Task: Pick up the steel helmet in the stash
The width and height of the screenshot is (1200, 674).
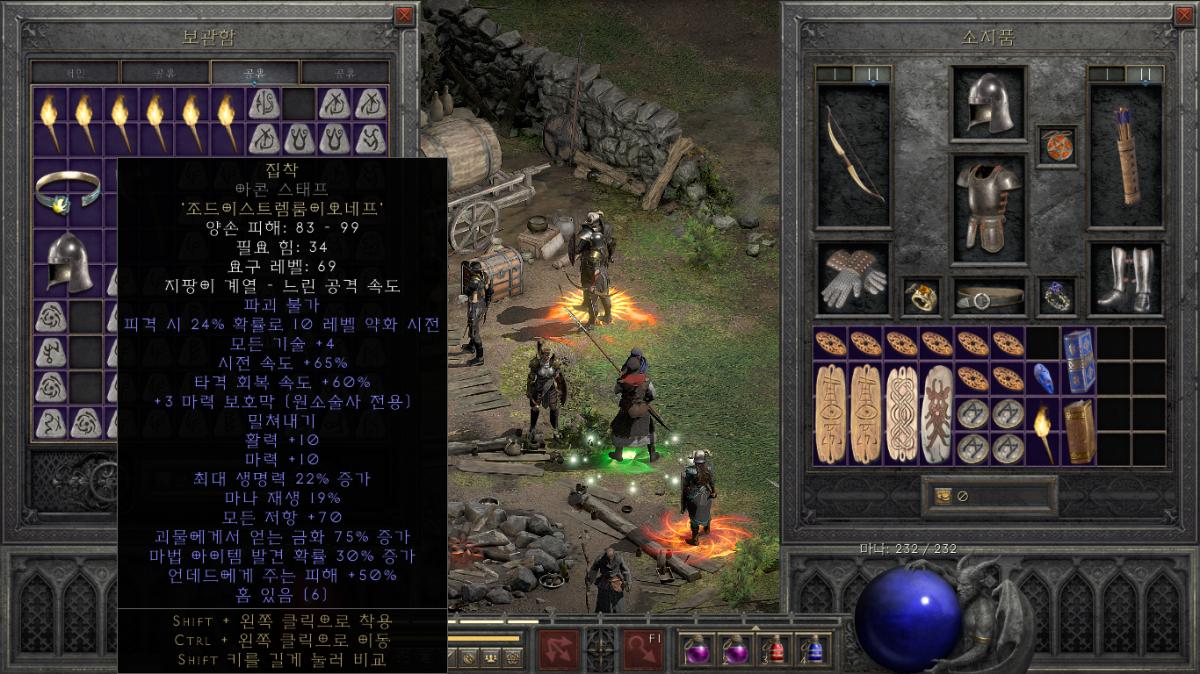Action: [x=68, y=262]
